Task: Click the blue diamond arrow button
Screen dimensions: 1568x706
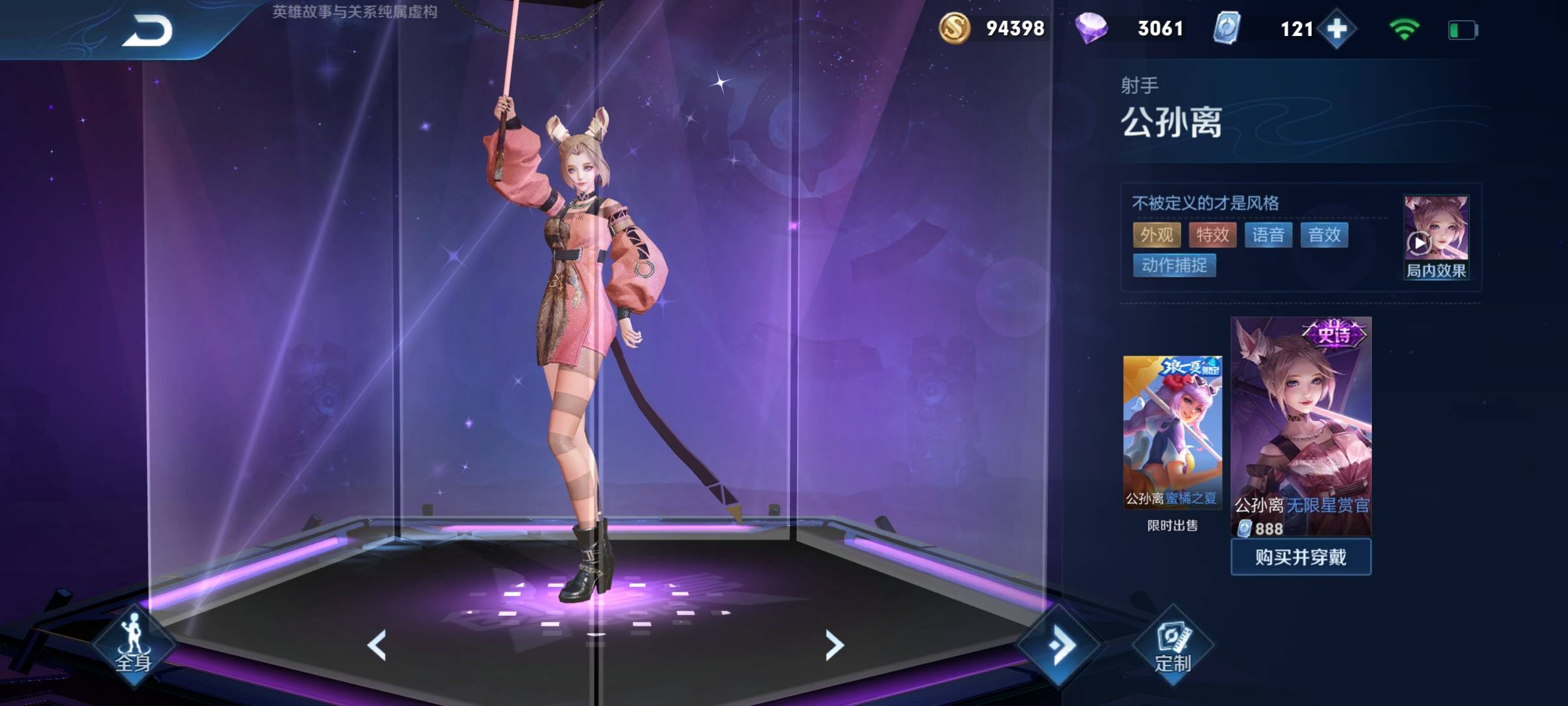Action: click(x=1059, y=645)
